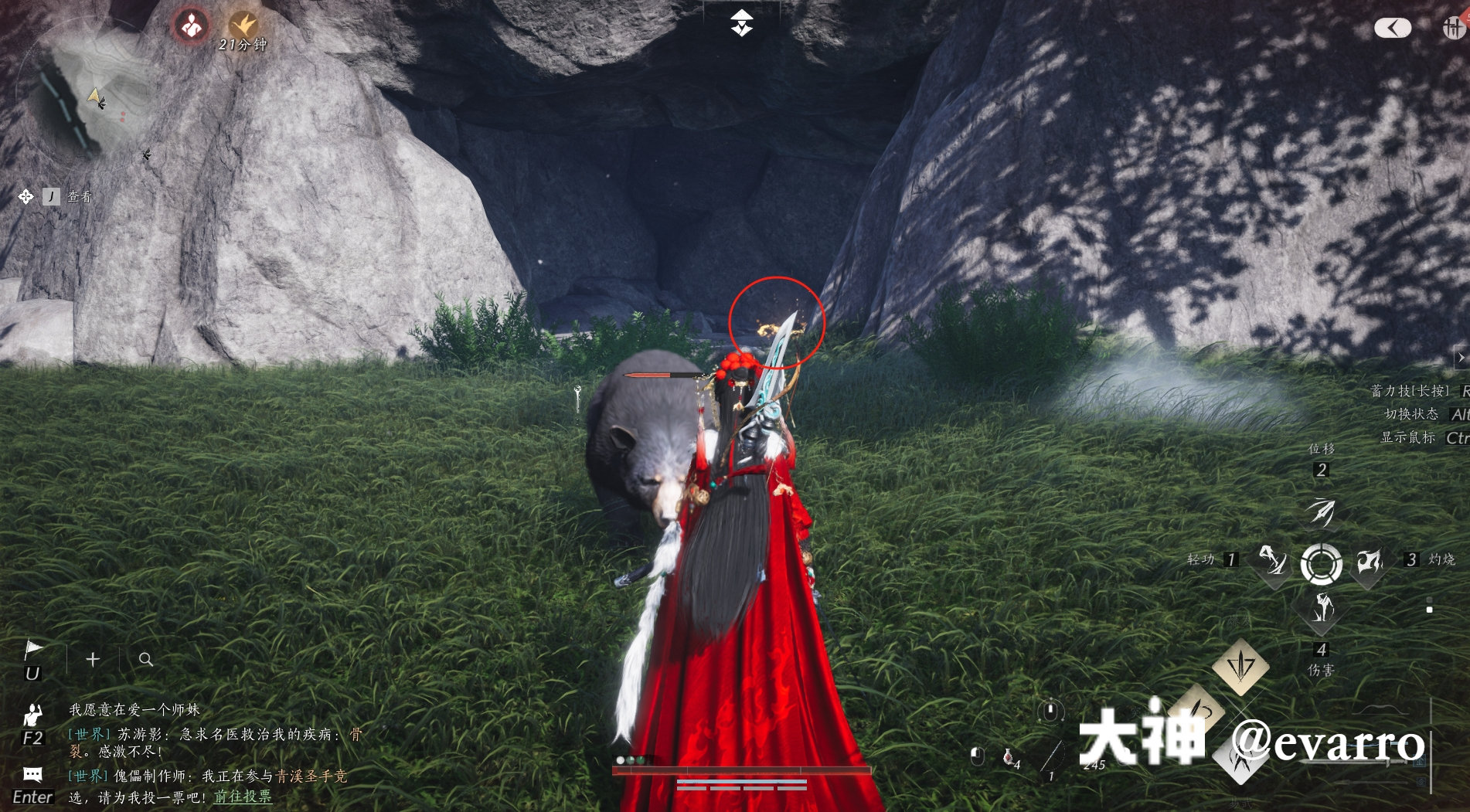
Task: Click the central ring of the skill wheel
Action: 1322,563
